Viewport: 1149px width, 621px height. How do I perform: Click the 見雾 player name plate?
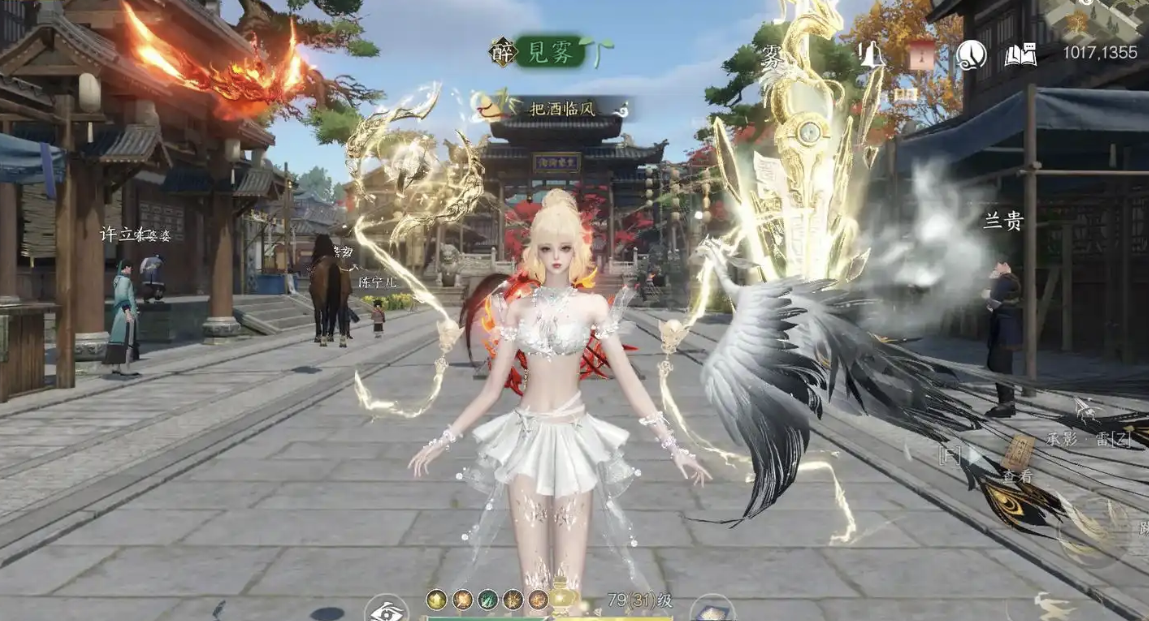click(550, 52)
